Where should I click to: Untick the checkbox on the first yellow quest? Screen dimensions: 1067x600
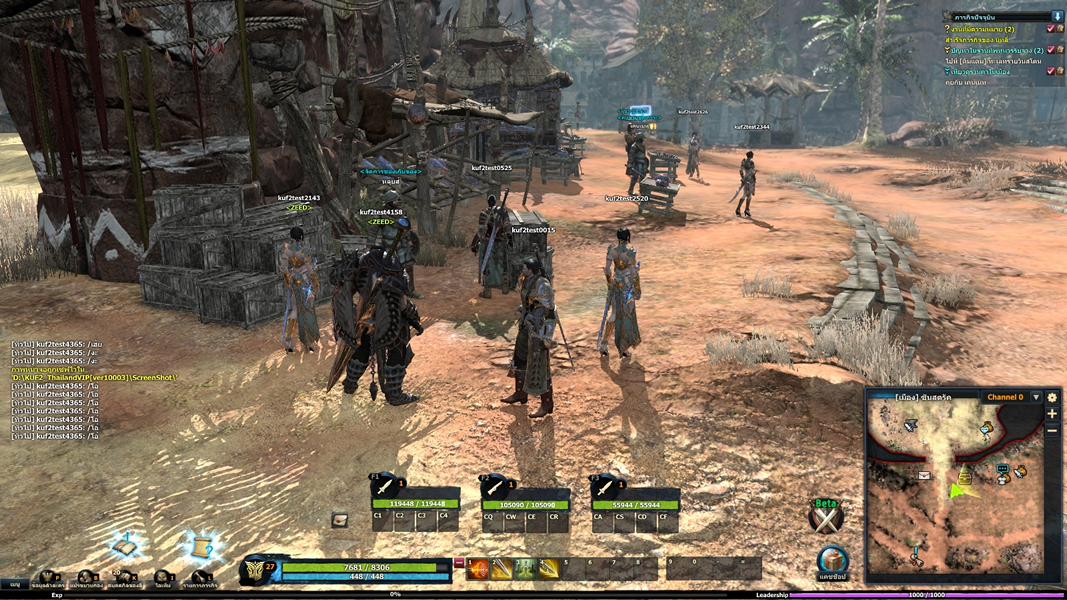coord(1050,28)
